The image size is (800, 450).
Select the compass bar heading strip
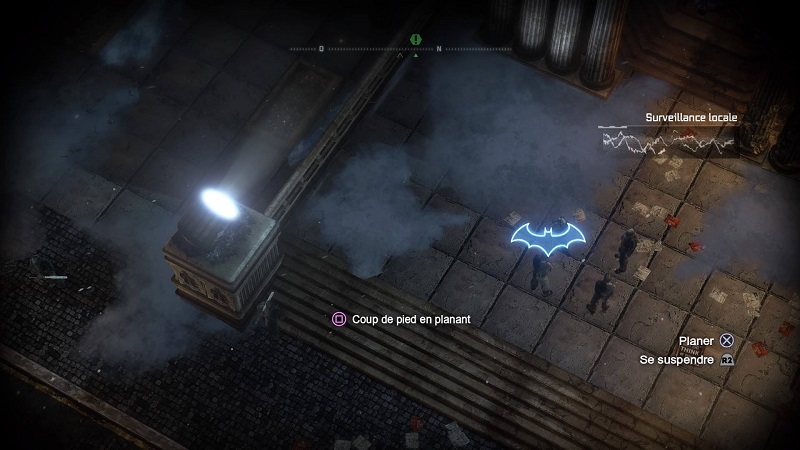[x=400, y=49]
